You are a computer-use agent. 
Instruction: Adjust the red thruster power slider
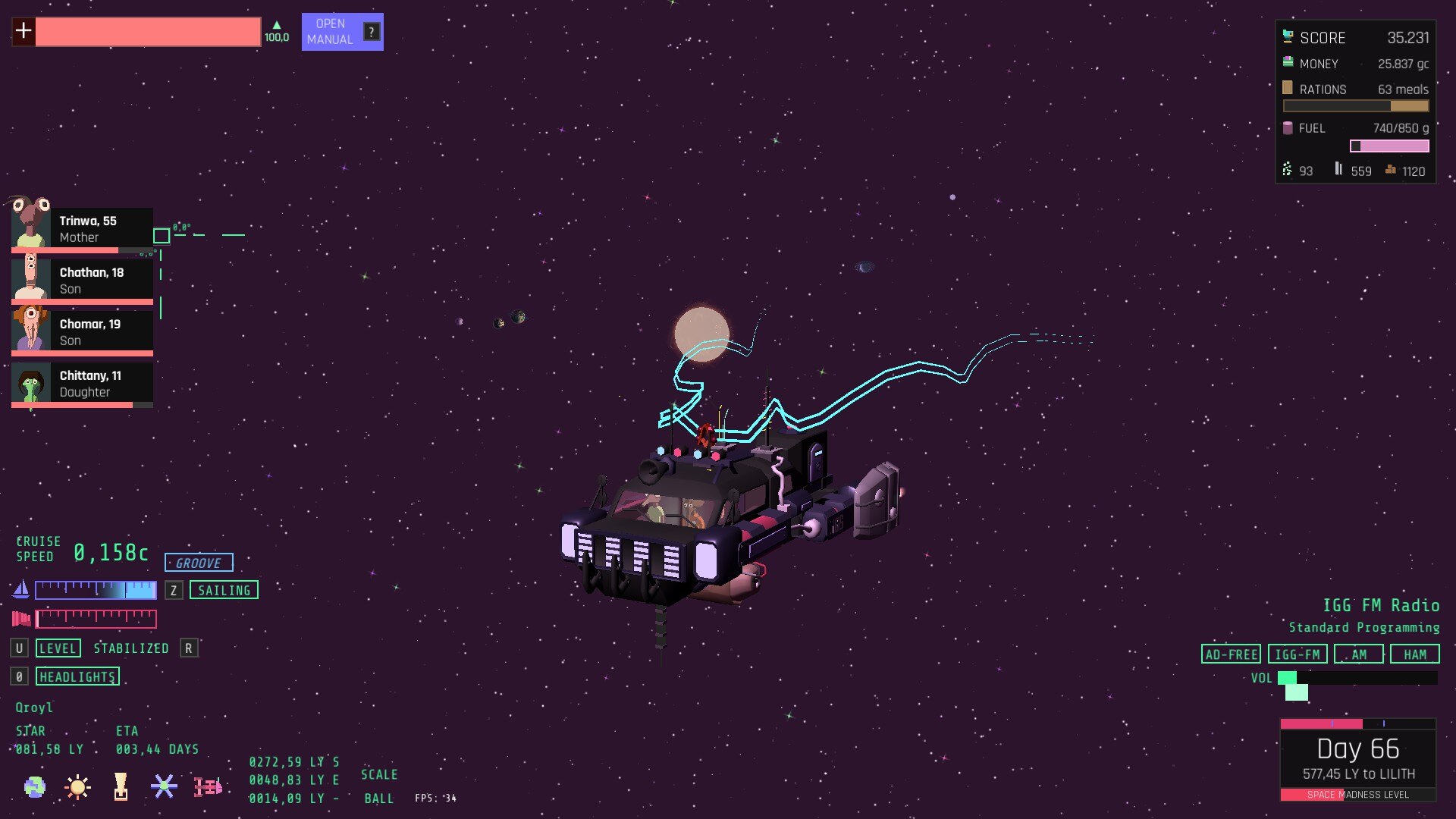pos(96,619)
